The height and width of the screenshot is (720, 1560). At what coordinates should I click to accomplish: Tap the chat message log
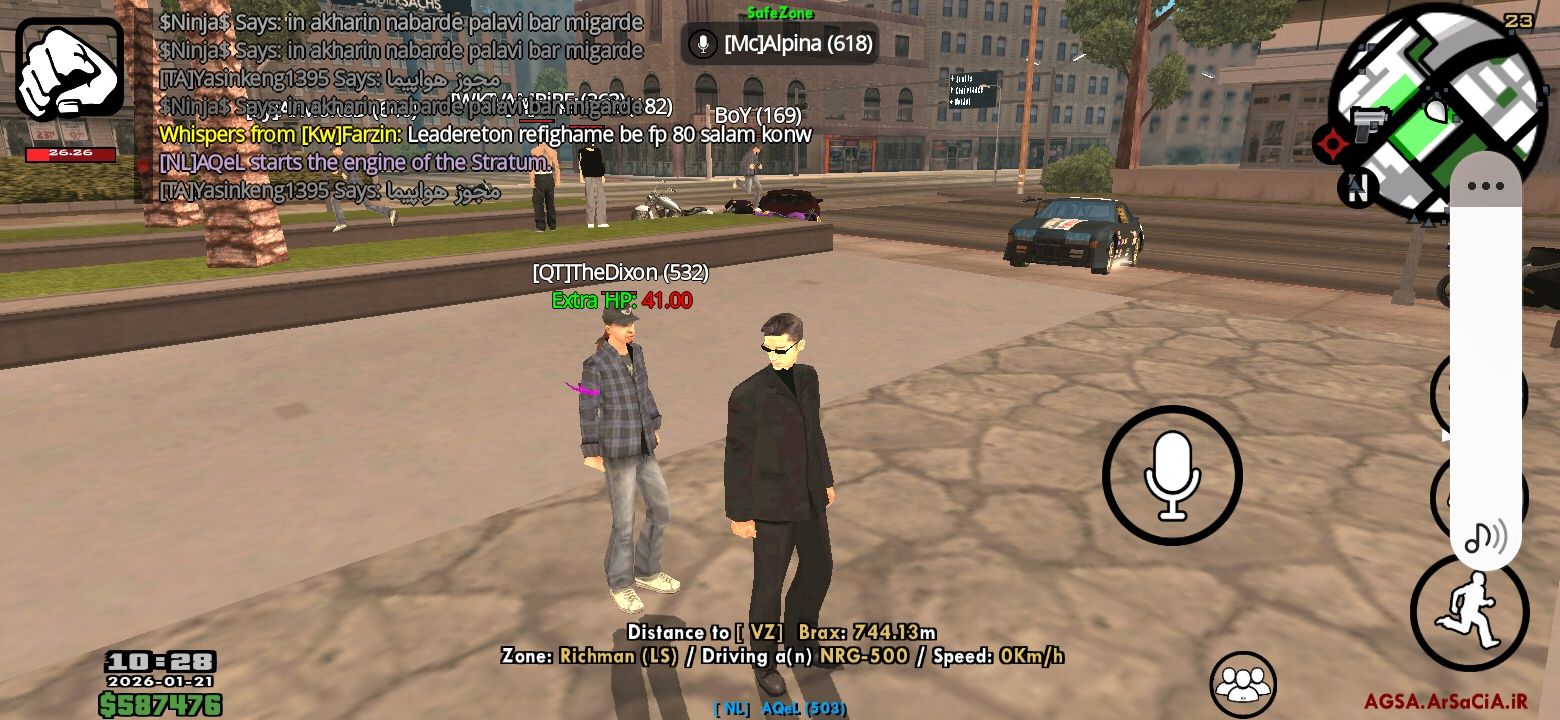(x=400, y=105)
